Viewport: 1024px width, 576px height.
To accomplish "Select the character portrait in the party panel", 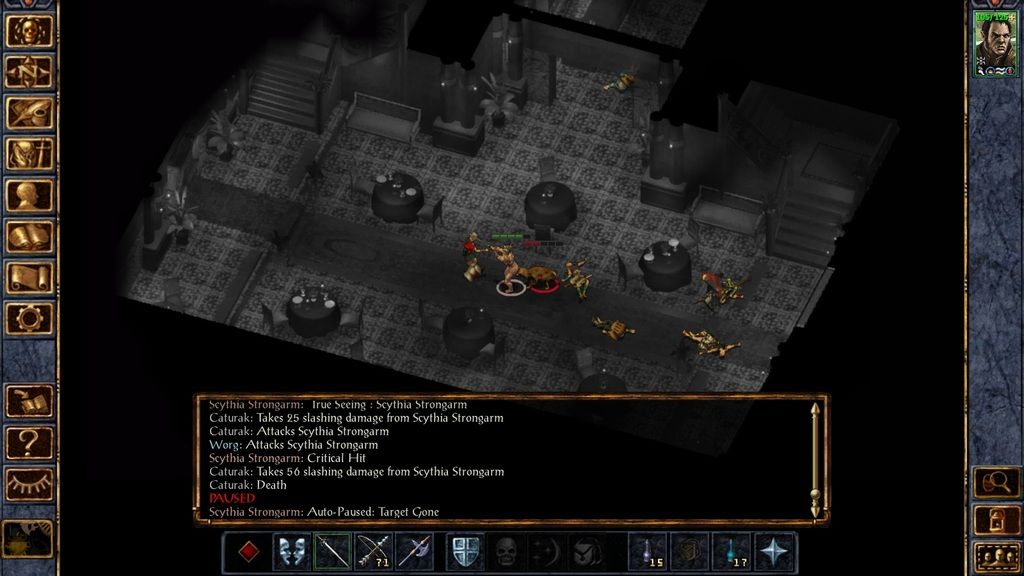I will (x=995, y=45).
